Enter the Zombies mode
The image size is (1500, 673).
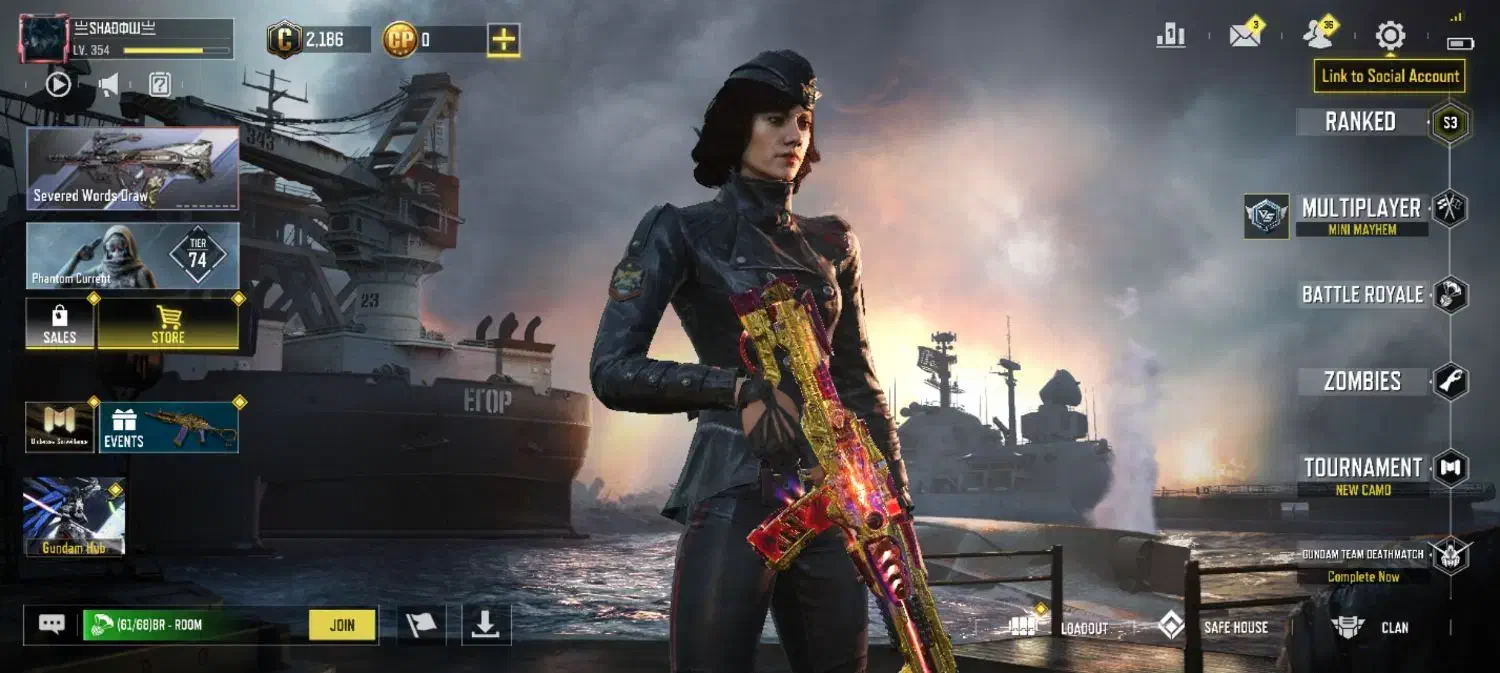[1362, 381]
